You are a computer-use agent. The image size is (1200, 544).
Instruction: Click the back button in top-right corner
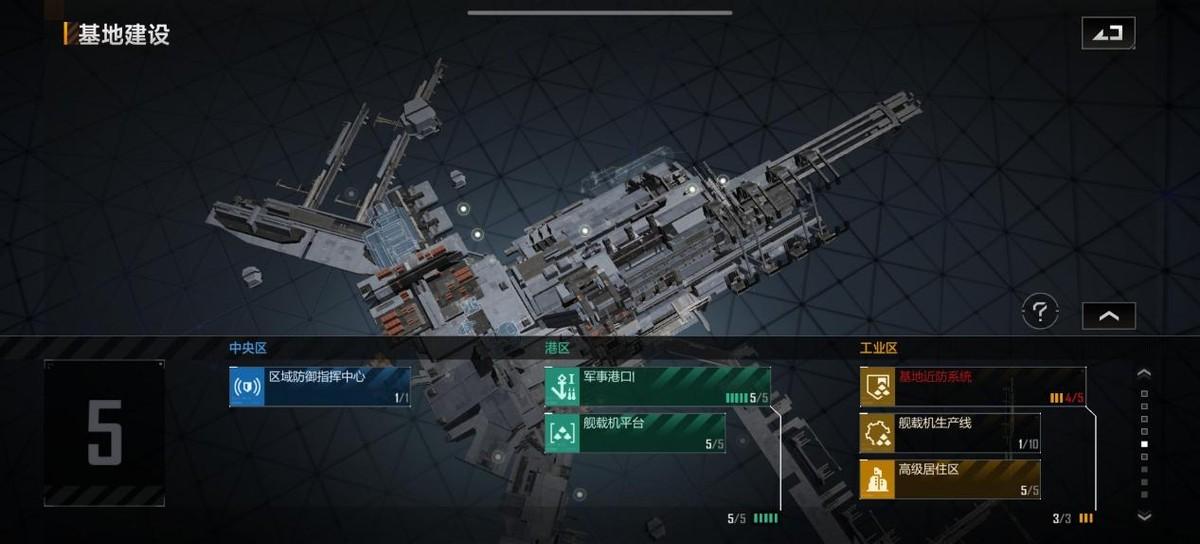coord(1108,33)
